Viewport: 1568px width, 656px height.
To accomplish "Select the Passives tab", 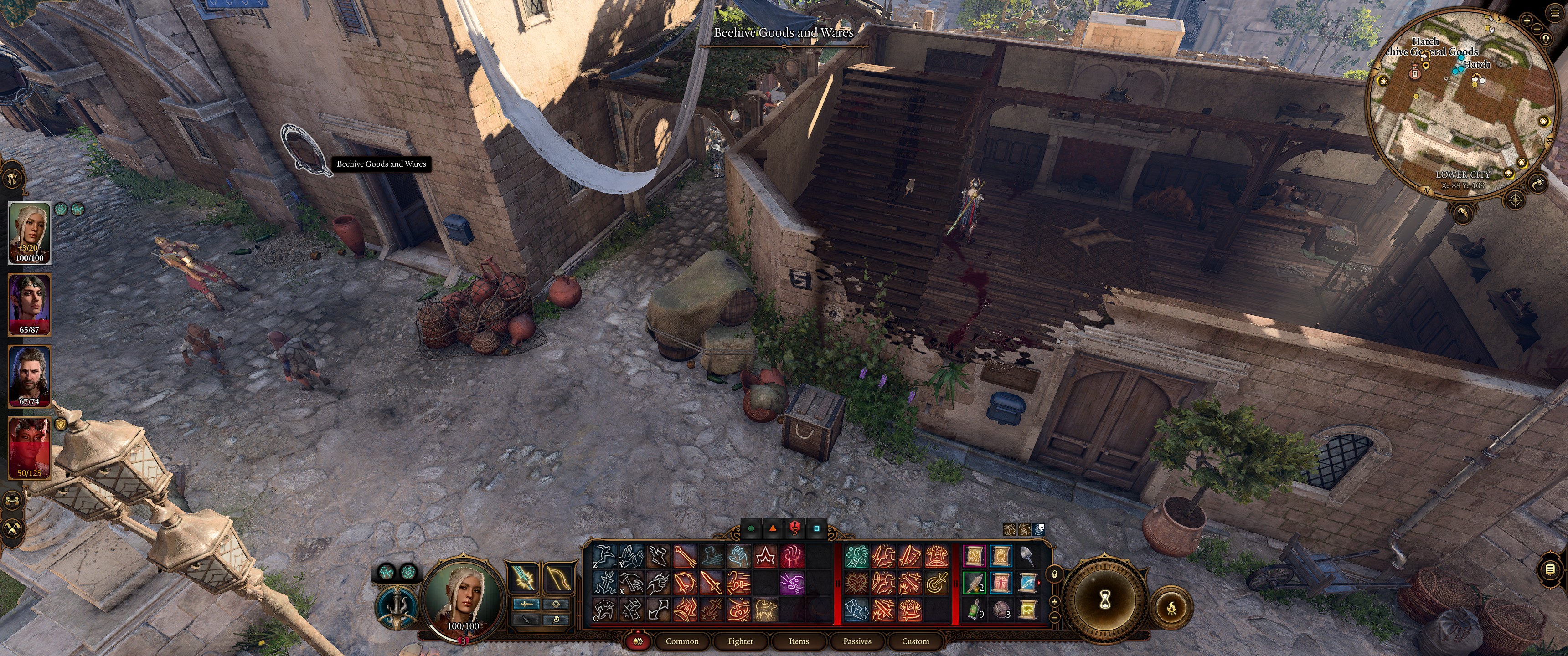I will (857, 641).
